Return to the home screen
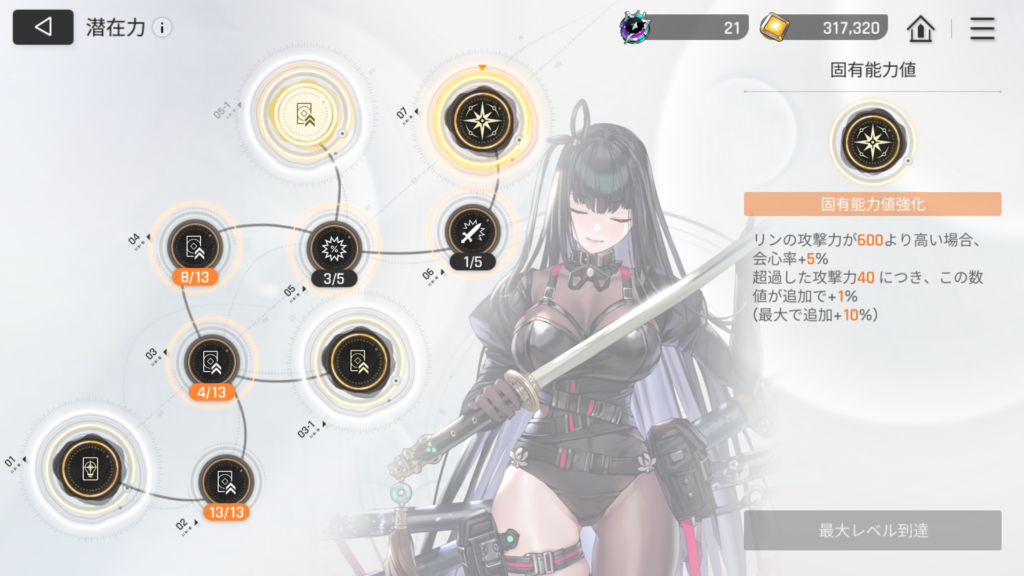The width and height of the screenshot is (1024, 576). [x=920, y=28]
